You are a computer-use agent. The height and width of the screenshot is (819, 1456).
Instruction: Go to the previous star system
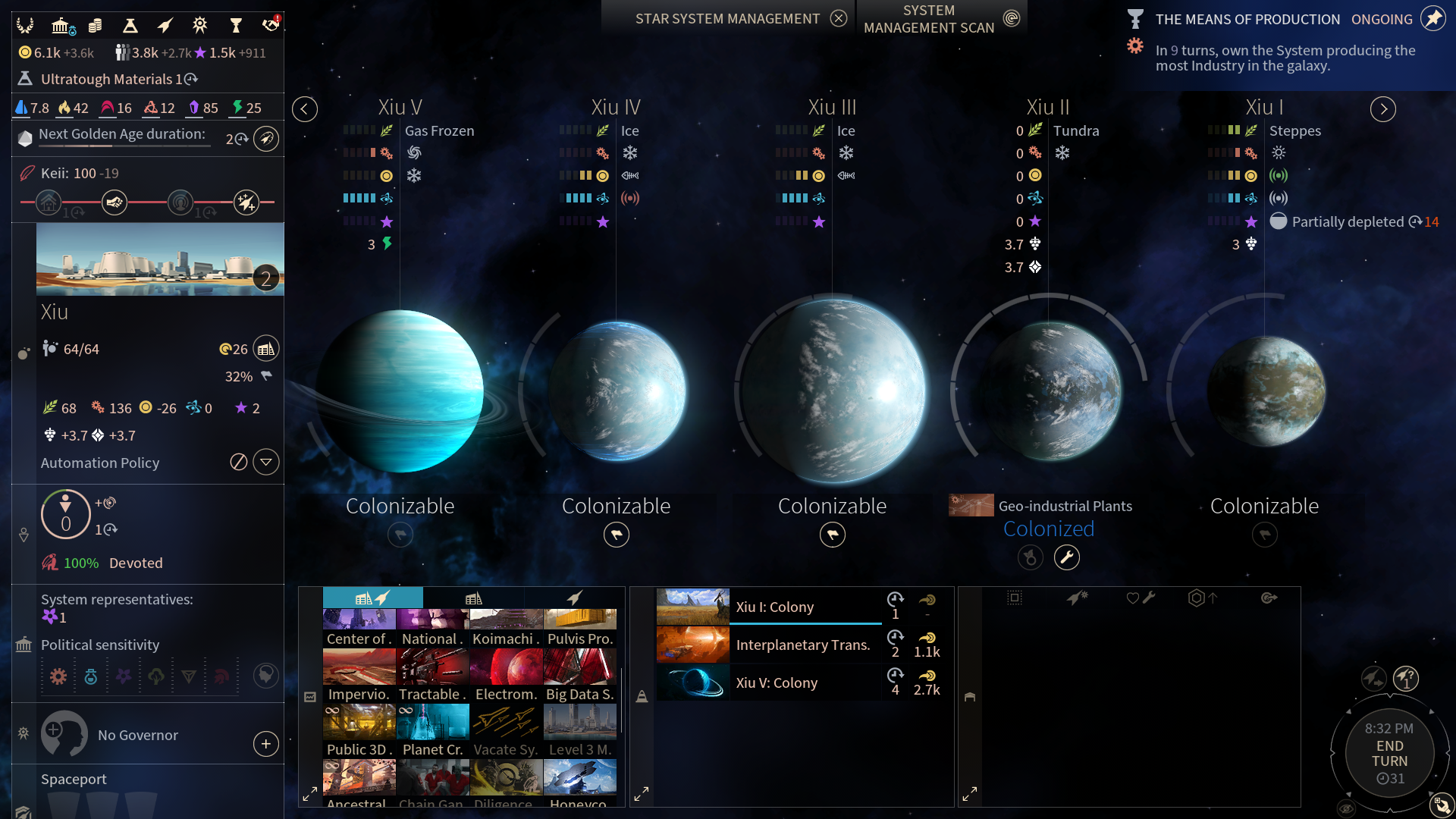click(x=304, y=109)
